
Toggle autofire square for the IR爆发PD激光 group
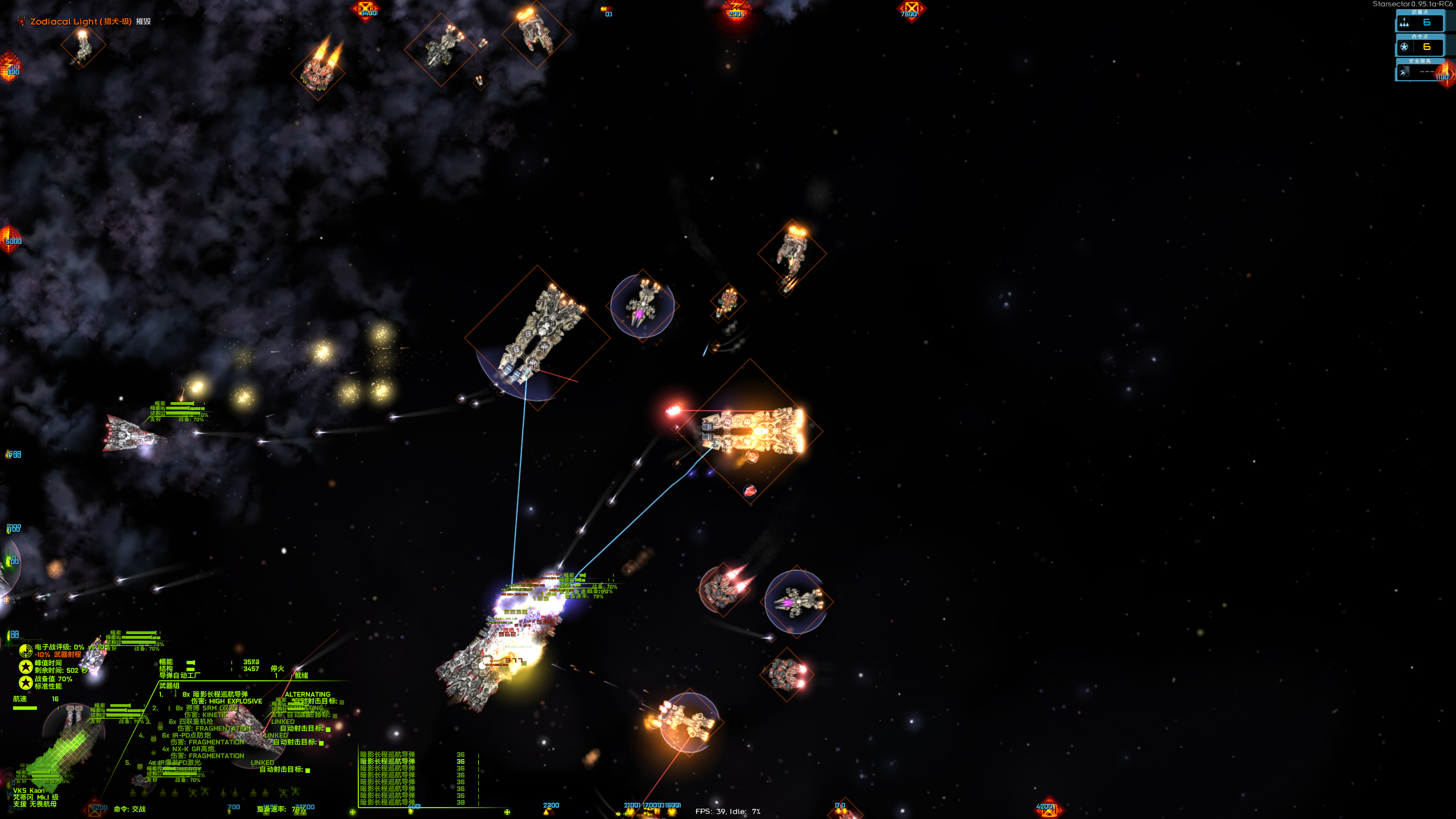point(308,771)
